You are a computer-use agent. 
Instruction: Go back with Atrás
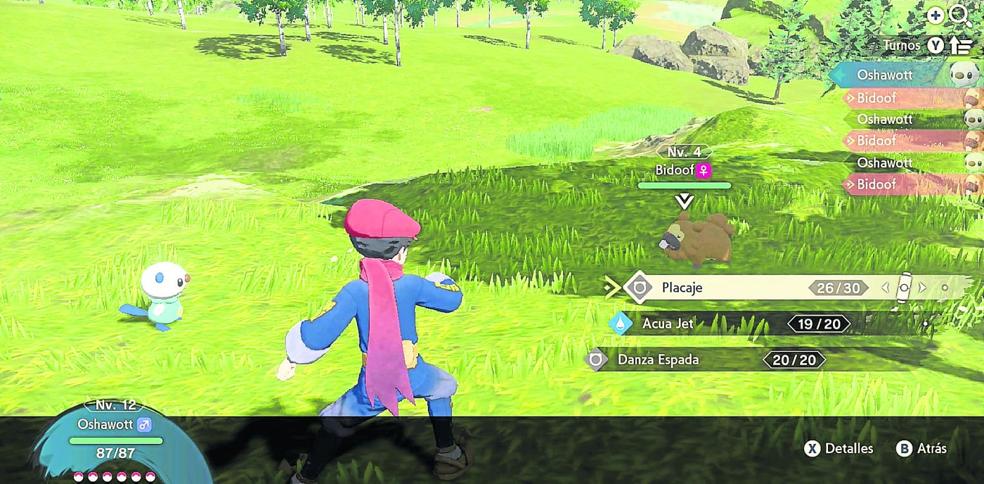921,449
